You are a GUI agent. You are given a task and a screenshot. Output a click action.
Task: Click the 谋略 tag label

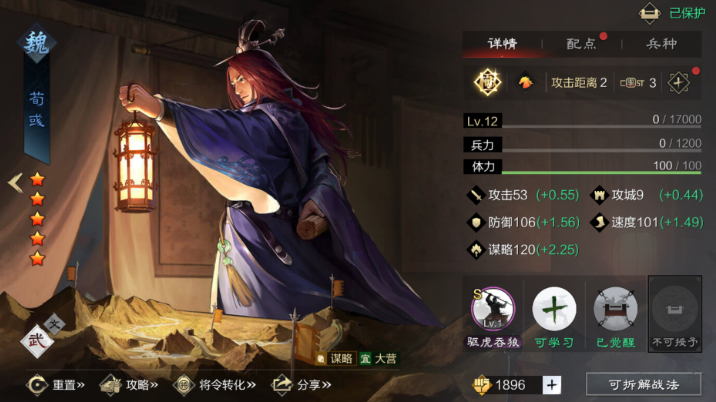point(335,357)
